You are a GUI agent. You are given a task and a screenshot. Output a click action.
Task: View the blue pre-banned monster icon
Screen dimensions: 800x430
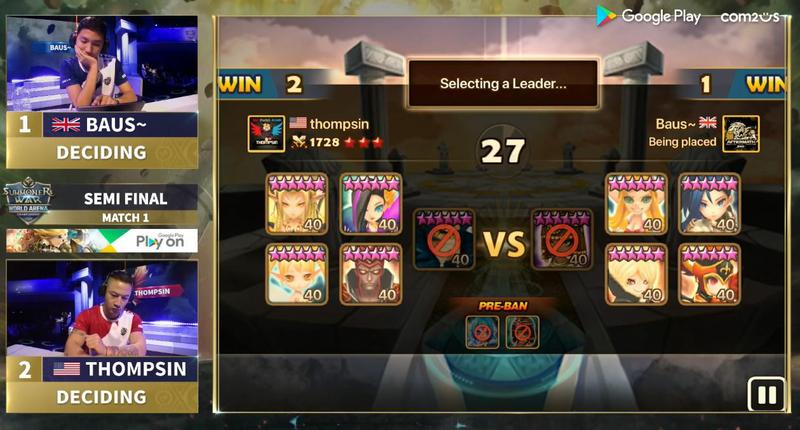483,331
